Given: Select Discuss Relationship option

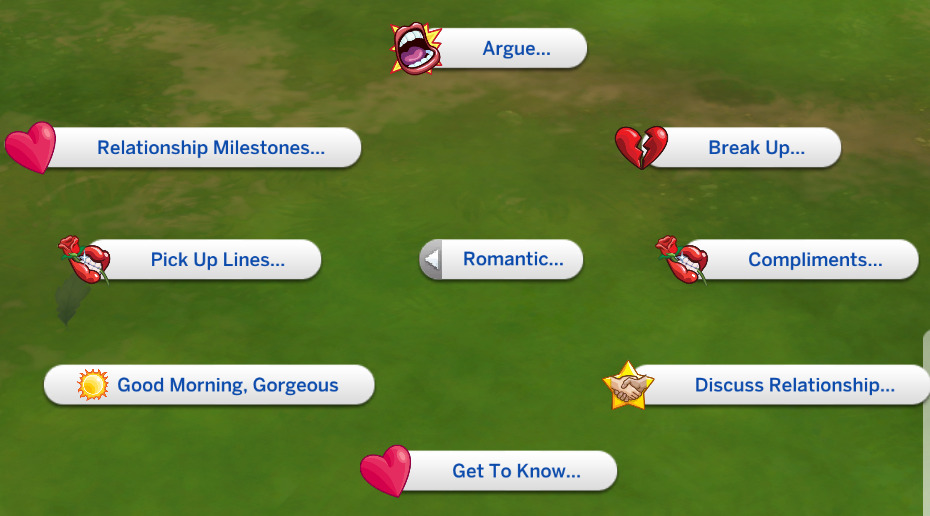Looking at the screenshot, I should 793,385.
